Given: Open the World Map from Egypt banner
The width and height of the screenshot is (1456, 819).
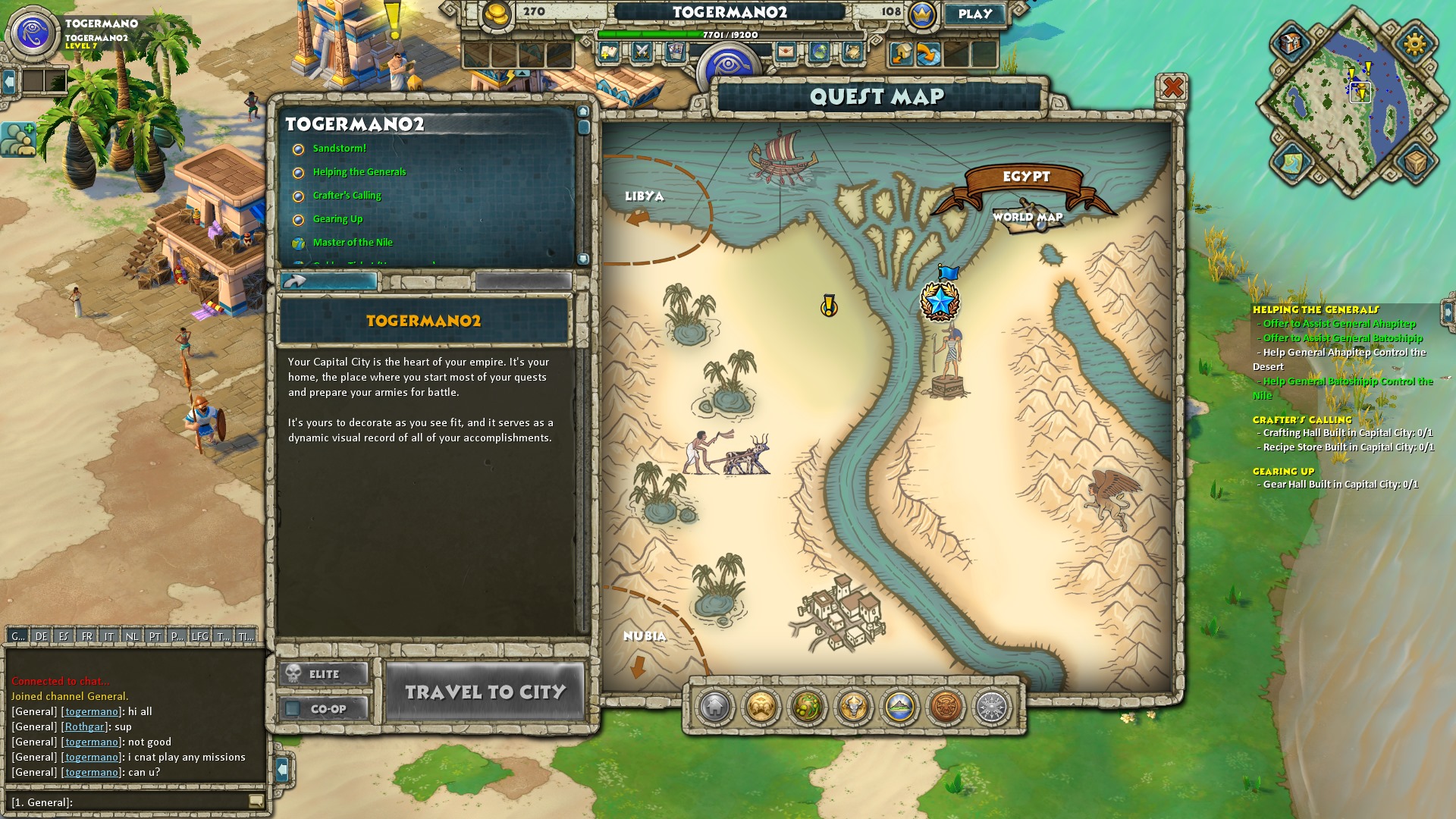Looking at the screenshot, I should (x=1028, y=218).
